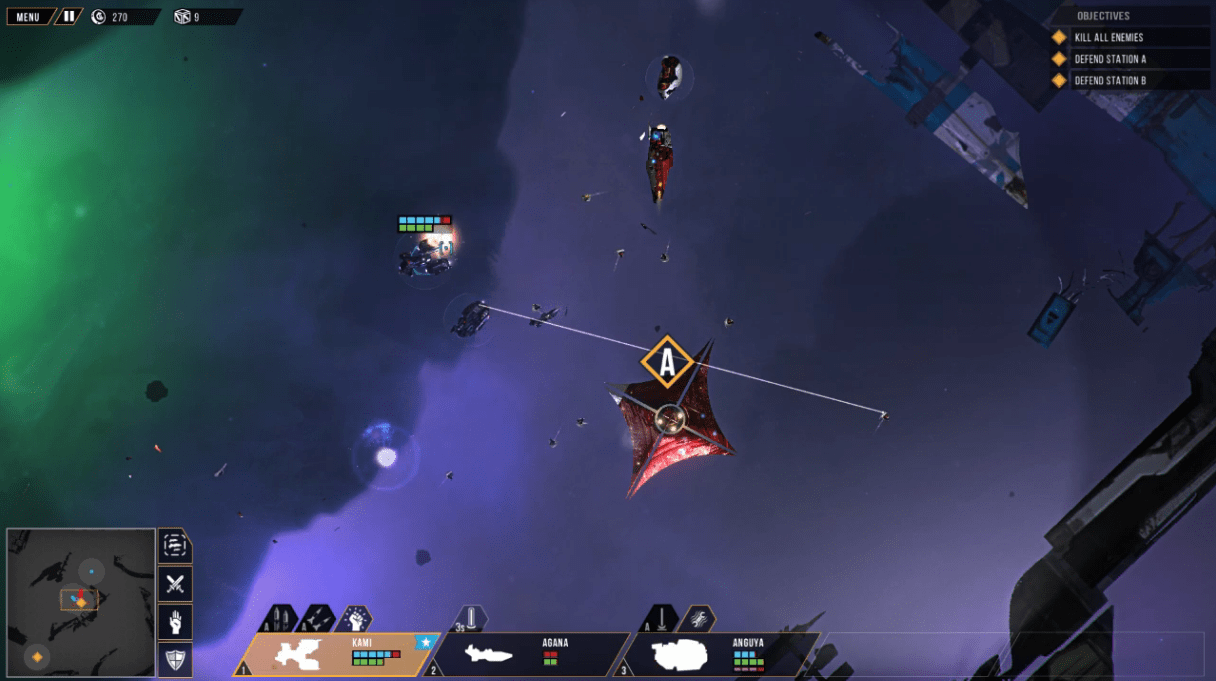Click the Station A diamond marker
Screen dimensions: 1216x681
[667, 363]
